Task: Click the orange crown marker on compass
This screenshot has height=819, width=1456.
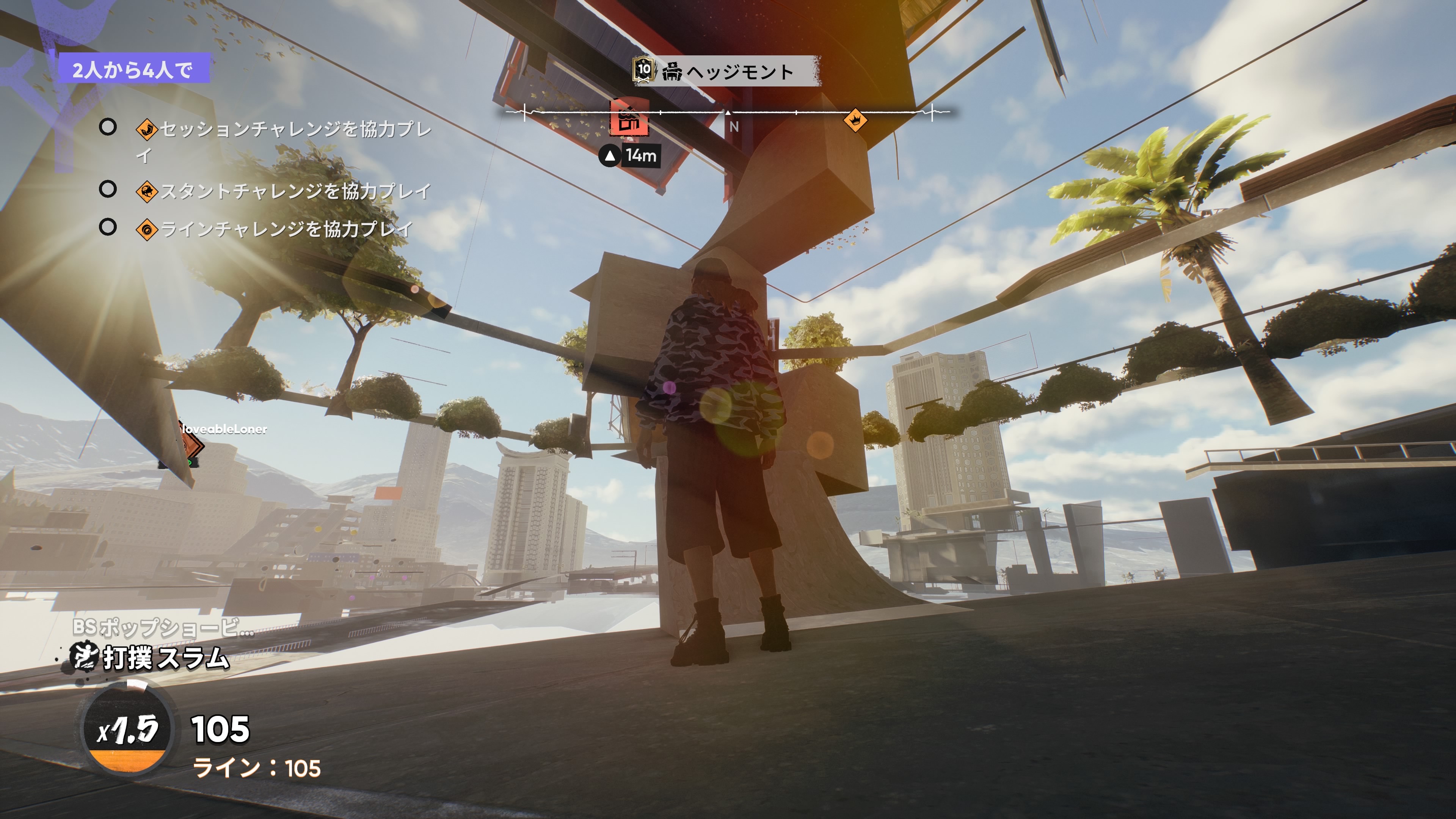Action: point(855,120)
